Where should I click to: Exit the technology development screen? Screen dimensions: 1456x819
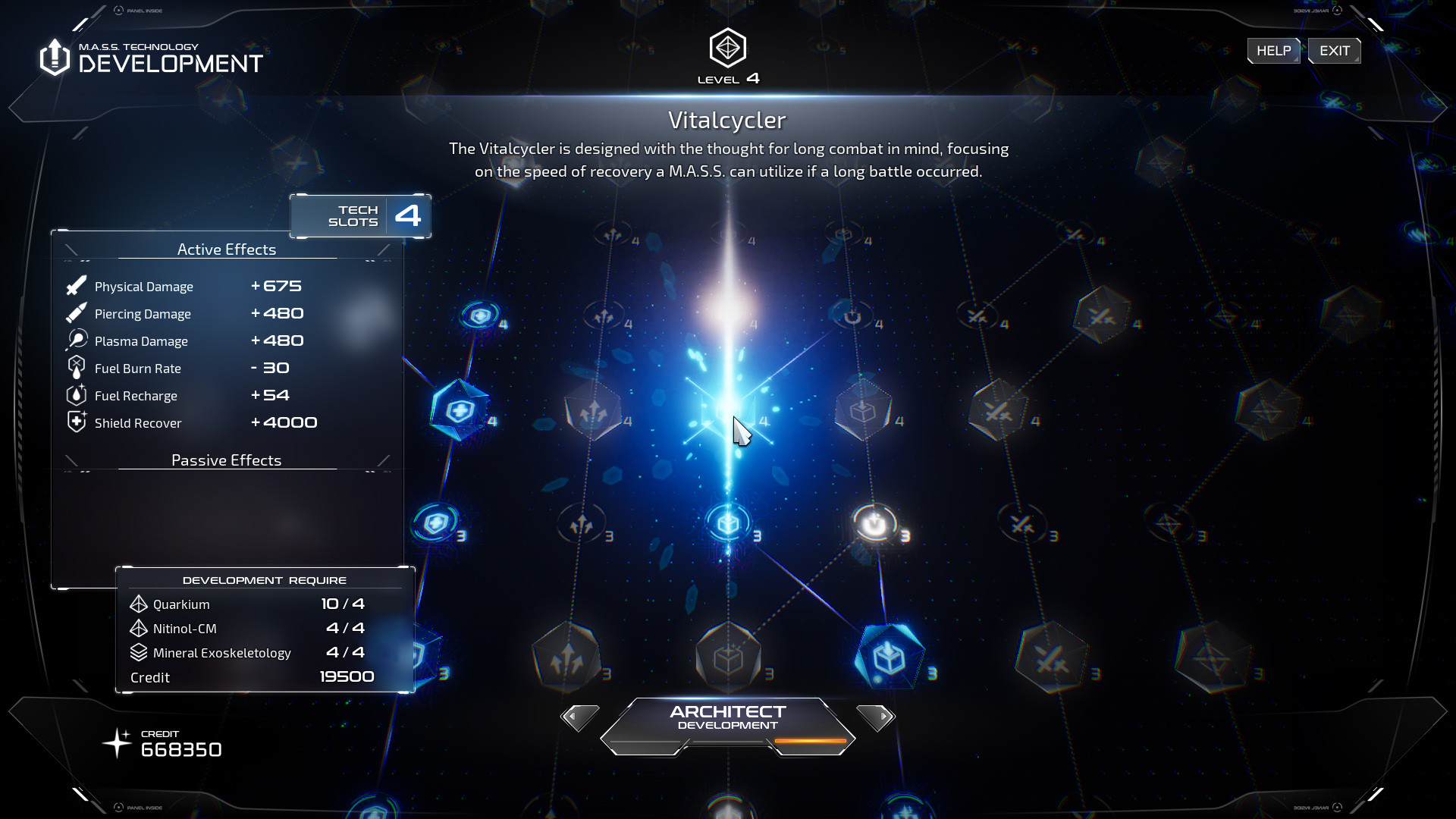(1334, 51)
